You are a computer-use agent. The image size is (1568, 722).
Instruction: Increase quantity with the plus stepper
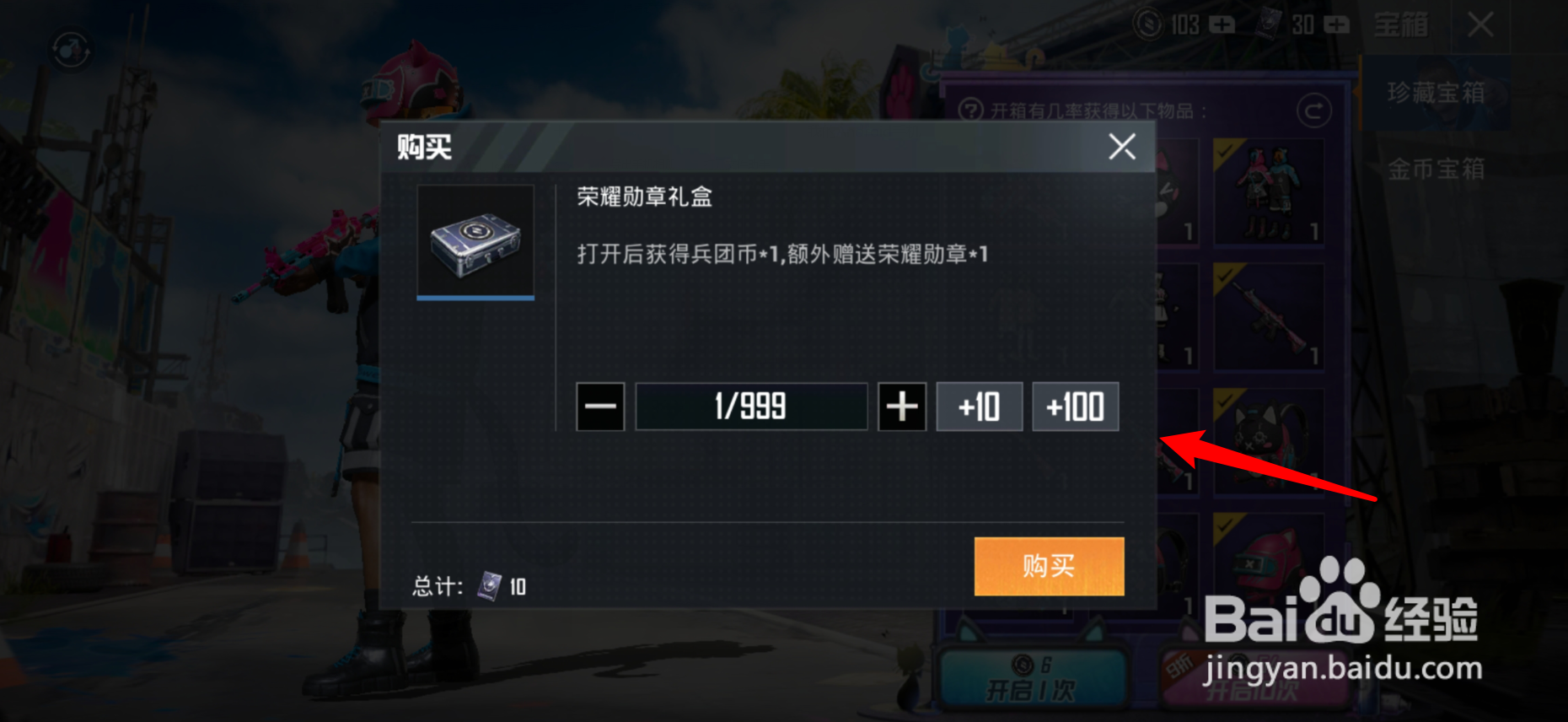[901, 407]
